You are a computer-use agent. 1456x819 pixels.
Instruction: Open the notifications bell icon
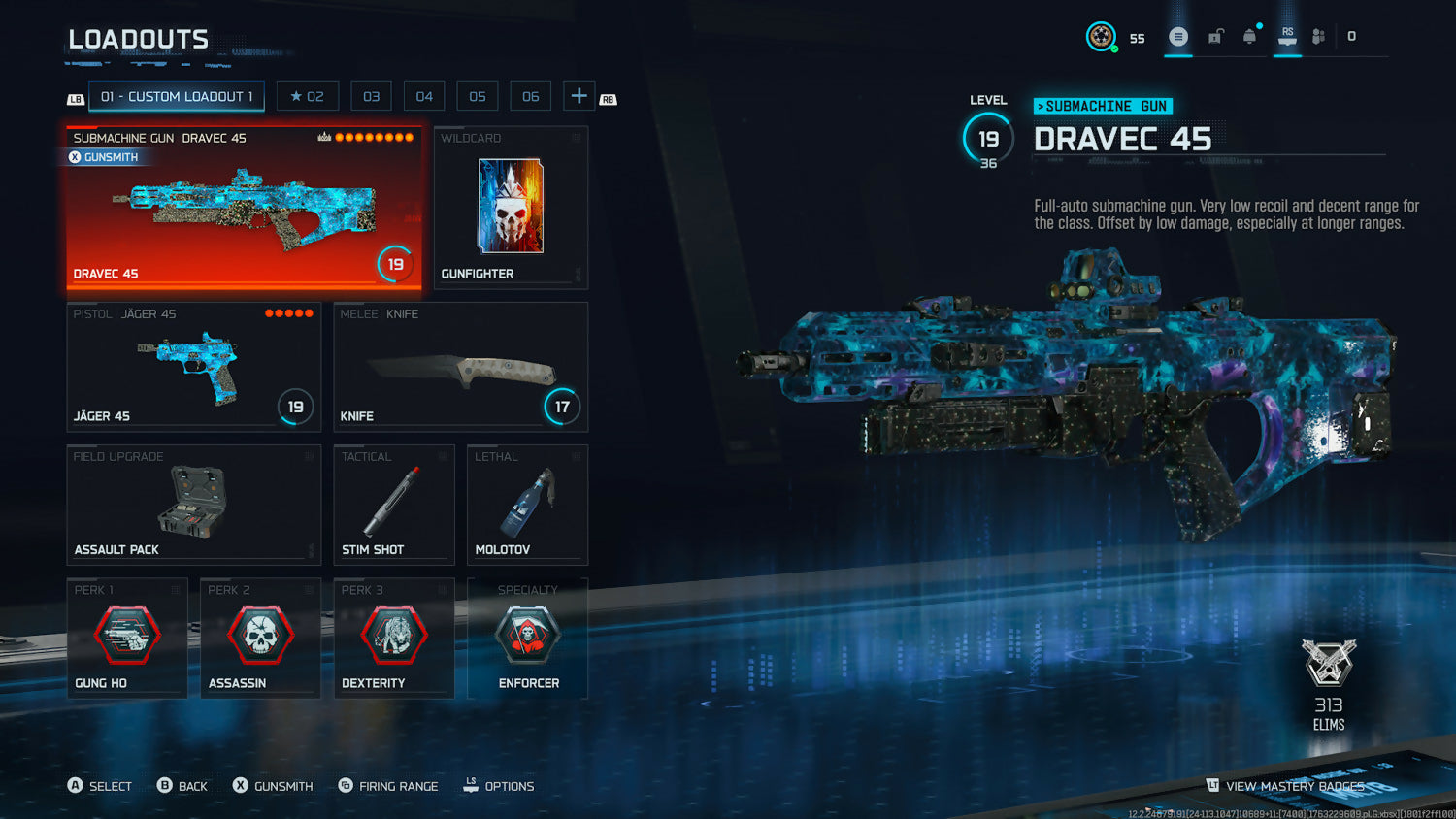1250,37
